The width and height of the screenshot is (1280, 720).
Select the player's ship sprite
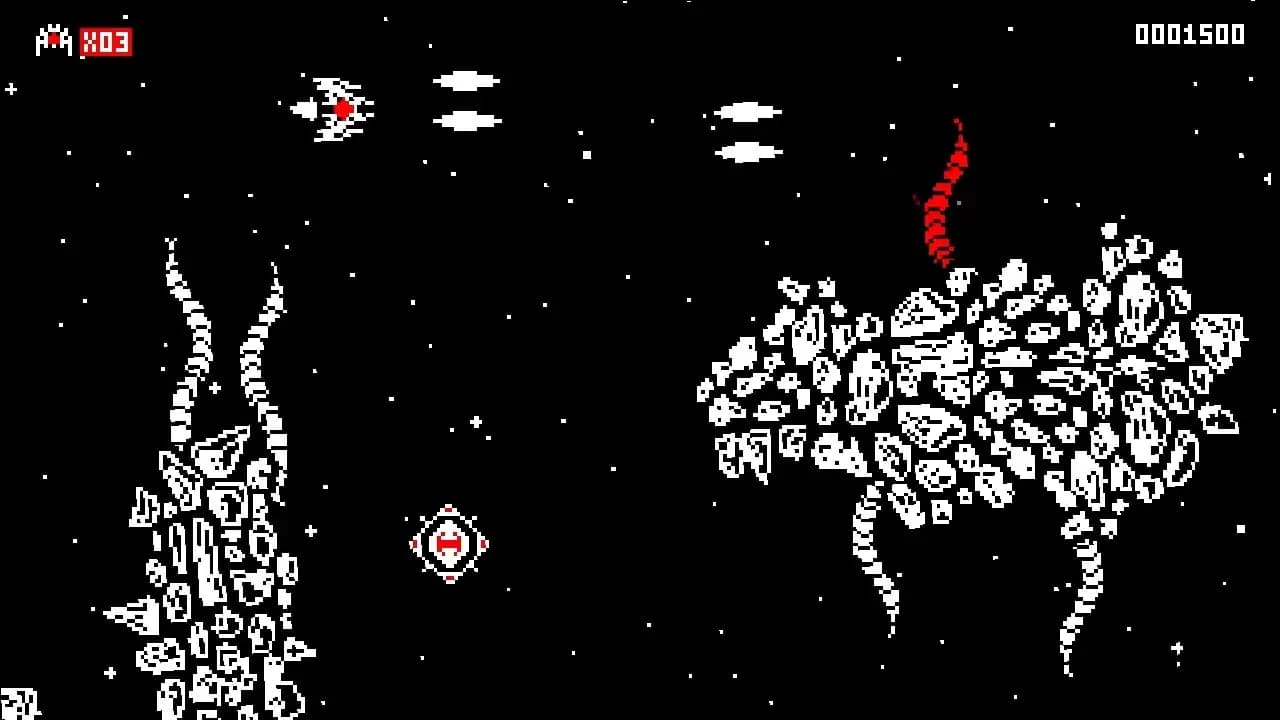[333, 109]
